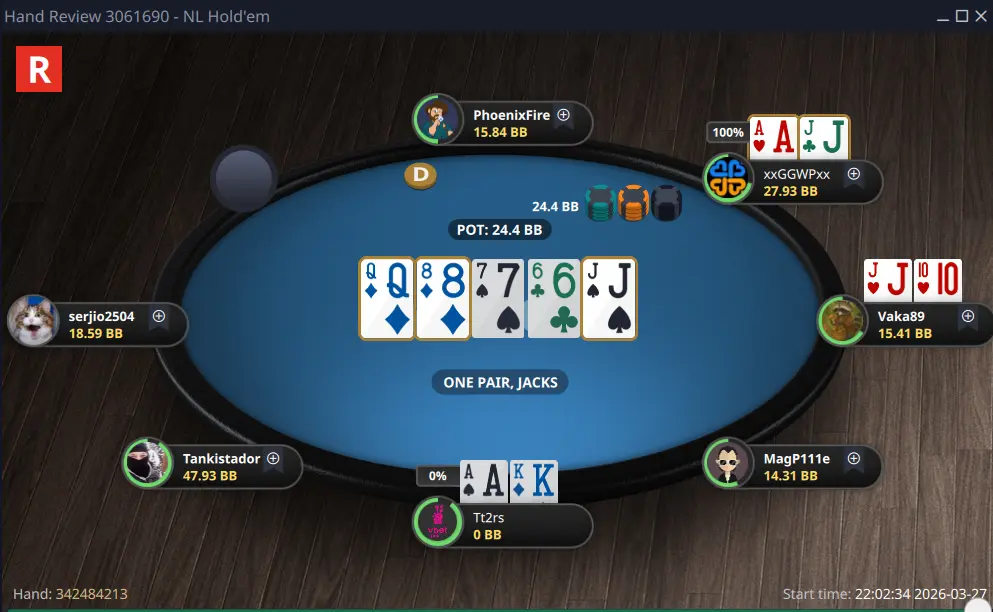The height and width of the screenshot is (612, 993).
Task: Select serjio2504's cat avatar
Action: [x=33, y=321]
